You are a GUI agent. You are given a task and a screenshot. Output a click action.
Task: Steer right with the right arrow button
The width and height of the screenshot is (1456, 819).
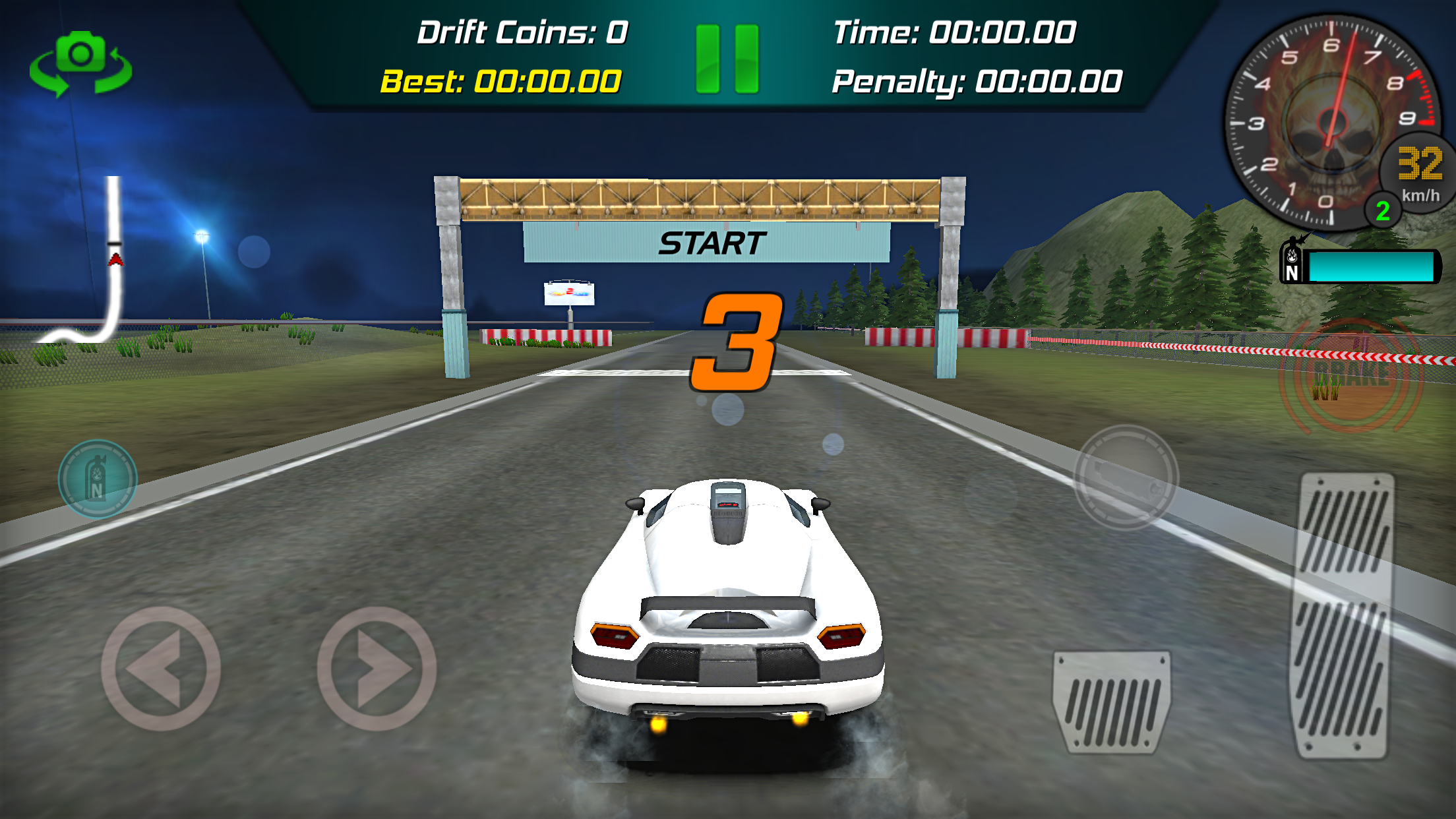tap(377, 668)
